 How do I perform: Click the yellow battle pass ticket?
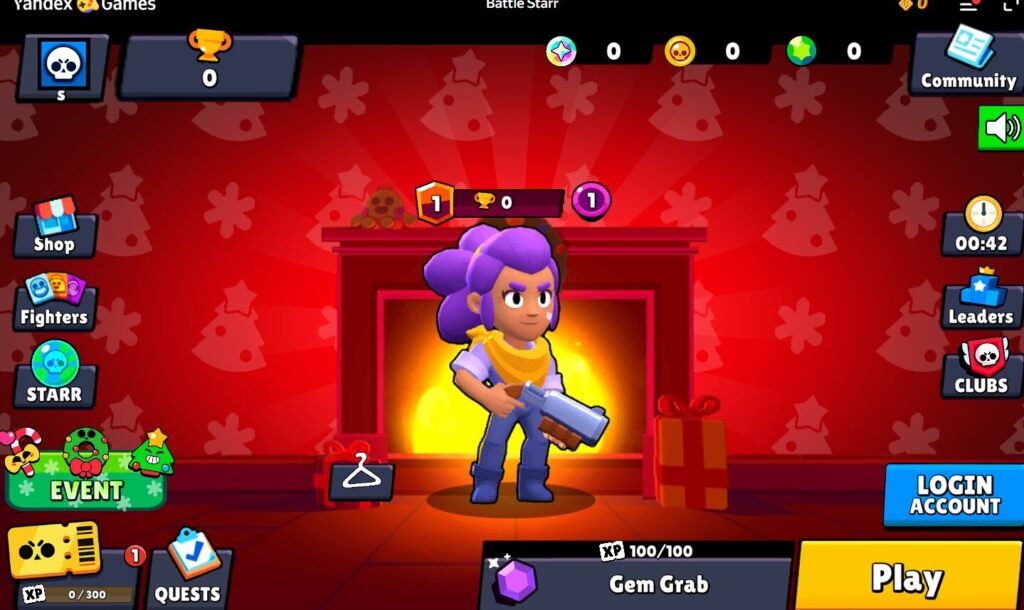(x=55, y=550)
